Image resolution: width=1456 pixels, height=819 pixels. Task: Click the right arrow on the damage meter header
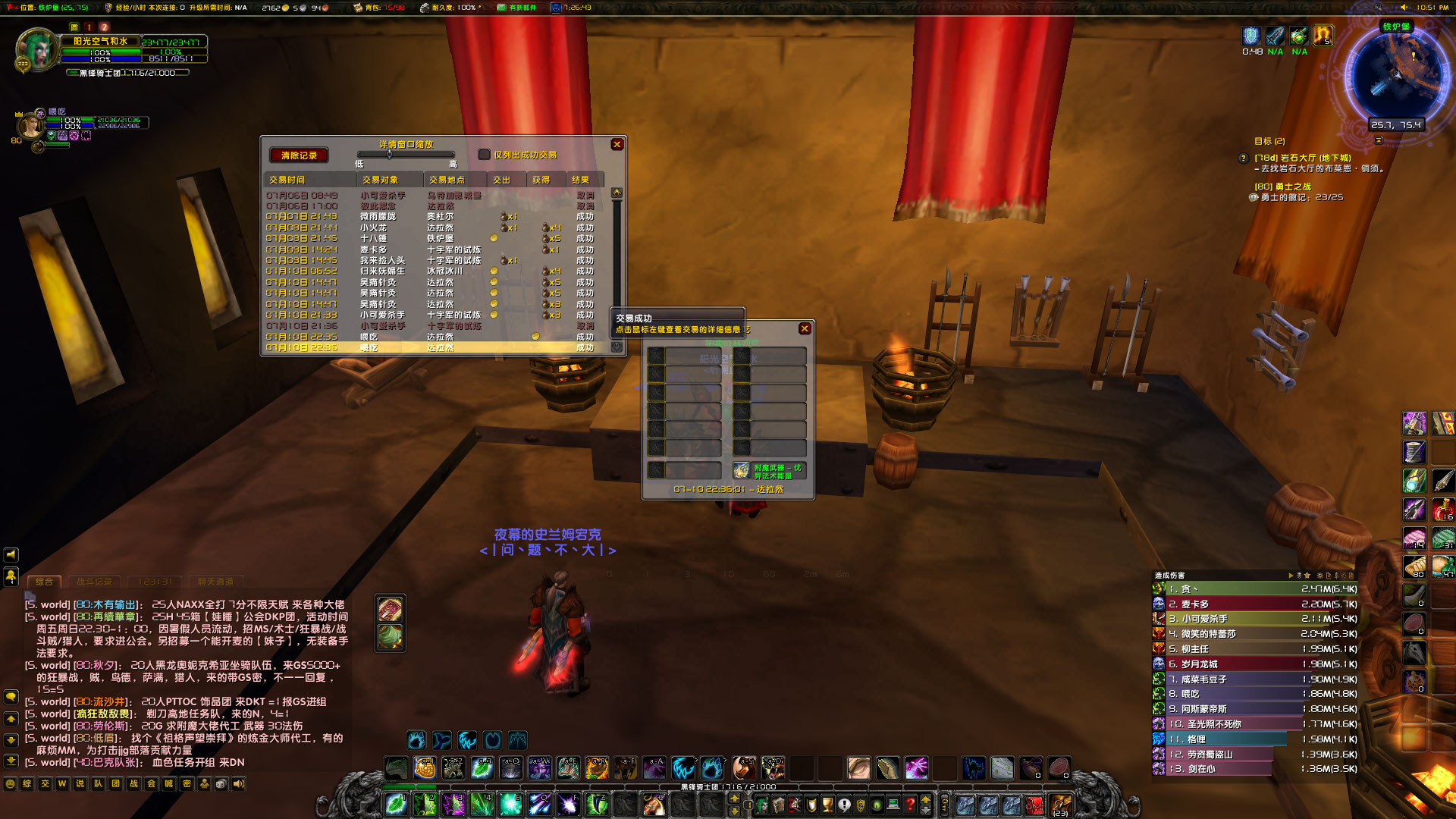1291,576
